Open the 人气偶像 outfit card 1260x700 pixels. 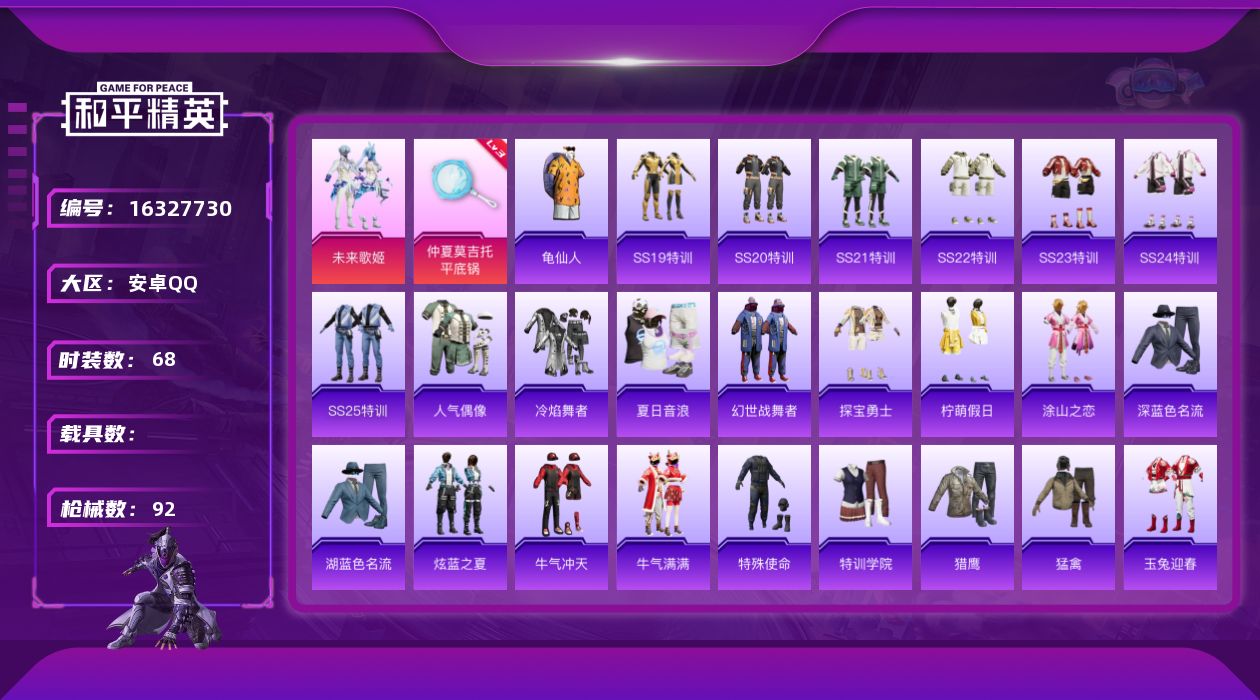(460, 363)
